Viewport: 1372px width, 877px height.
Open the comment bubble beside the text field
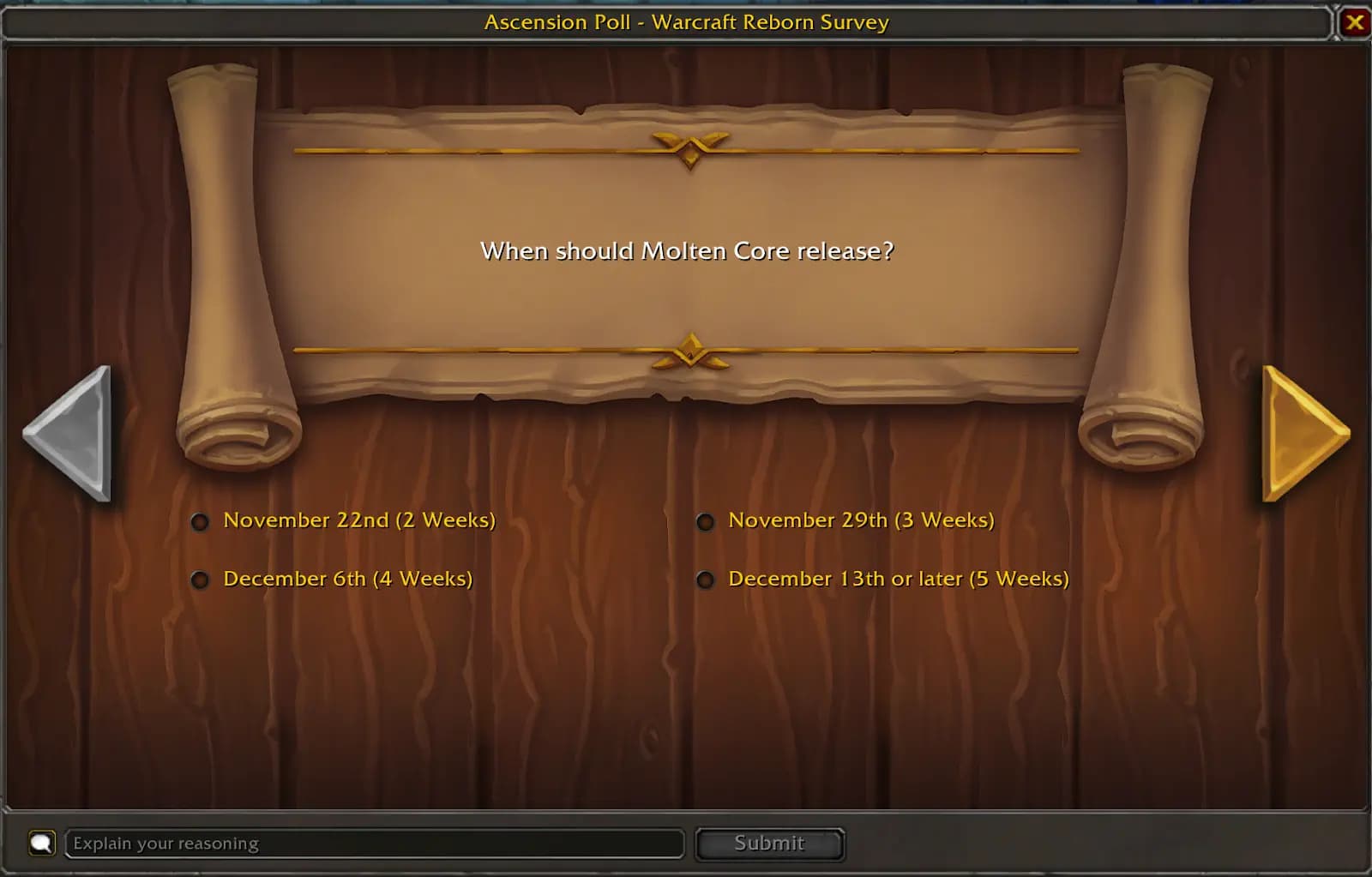coord(42,843)
